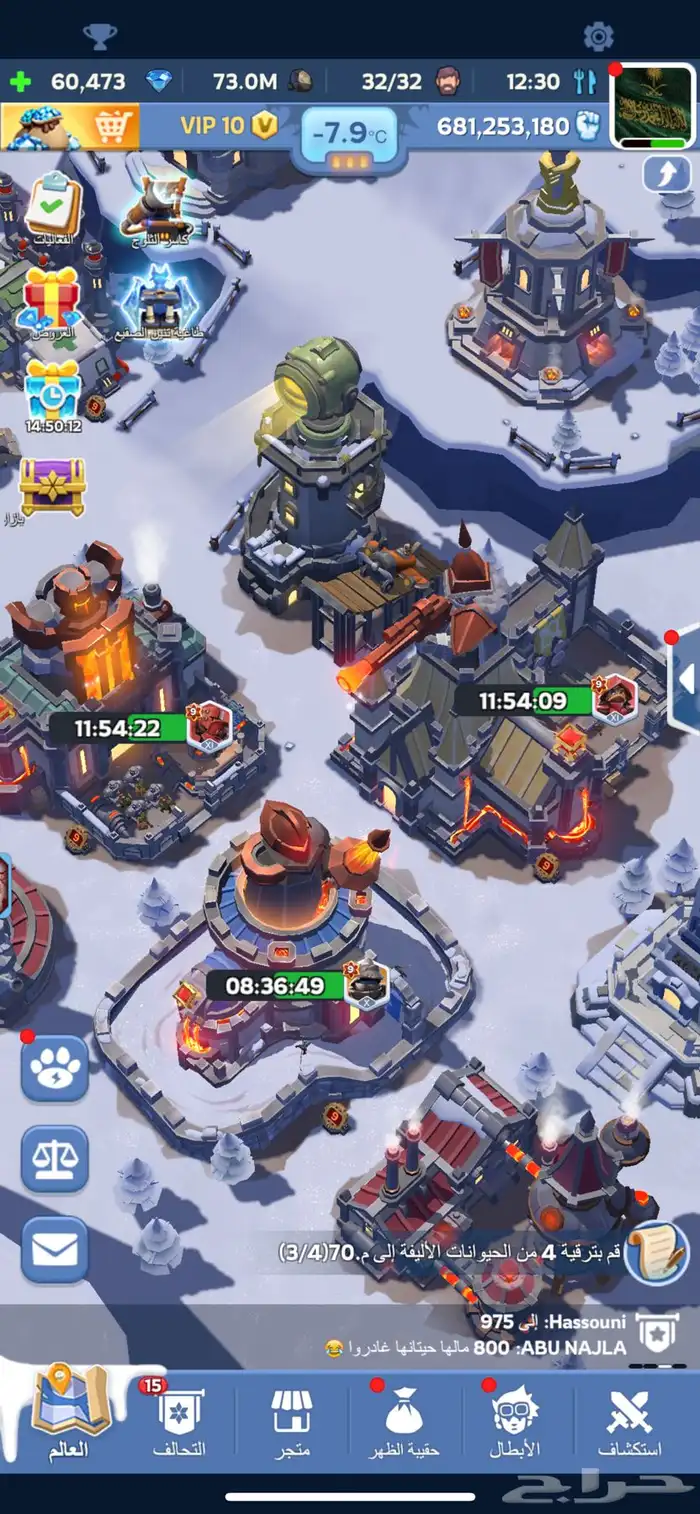Open the VIP 10 panel
Image resolution: width=700 pixels, height=1514 pixels.
[x=225, y=126]
